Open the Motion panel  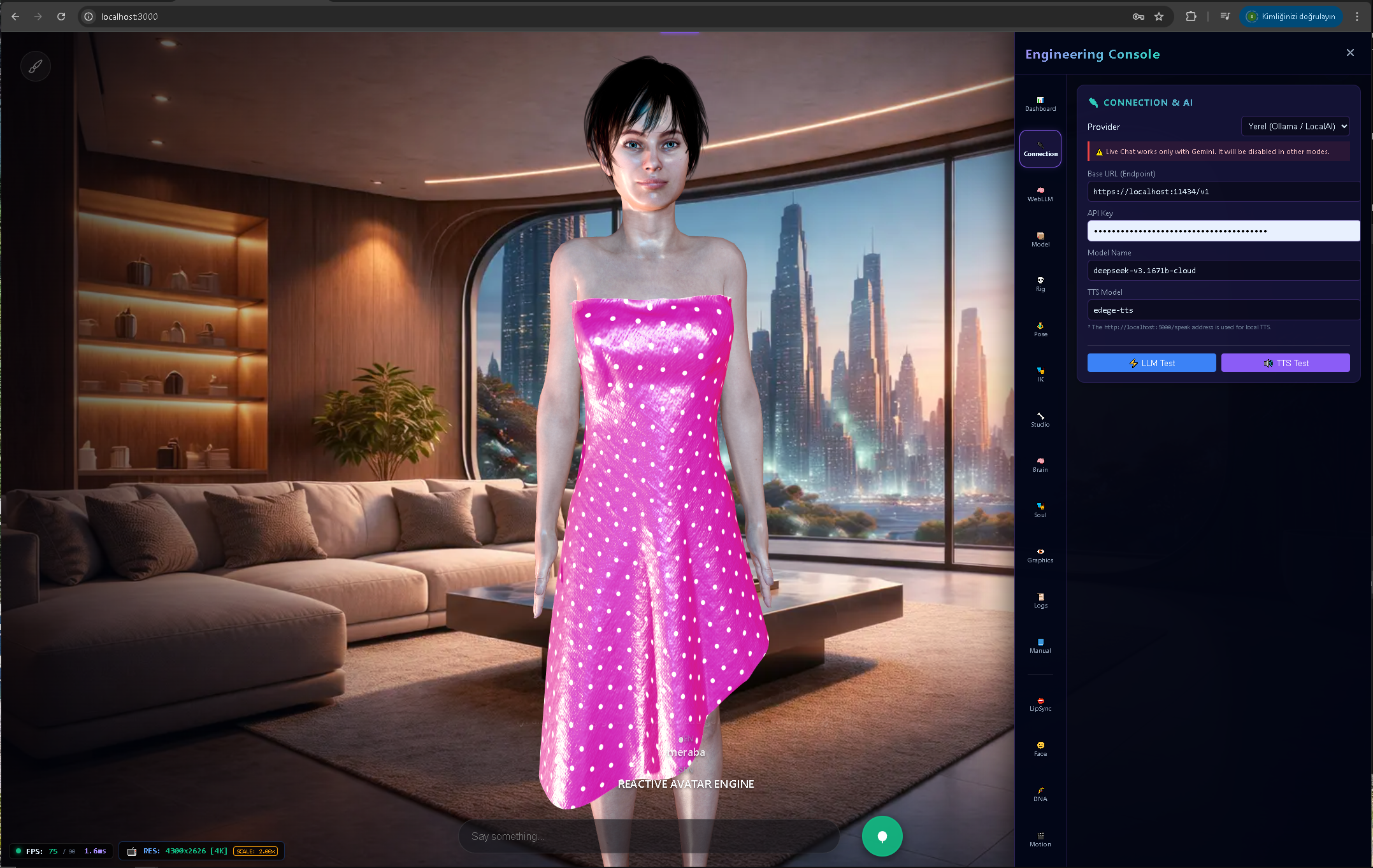click(1040, 839)
